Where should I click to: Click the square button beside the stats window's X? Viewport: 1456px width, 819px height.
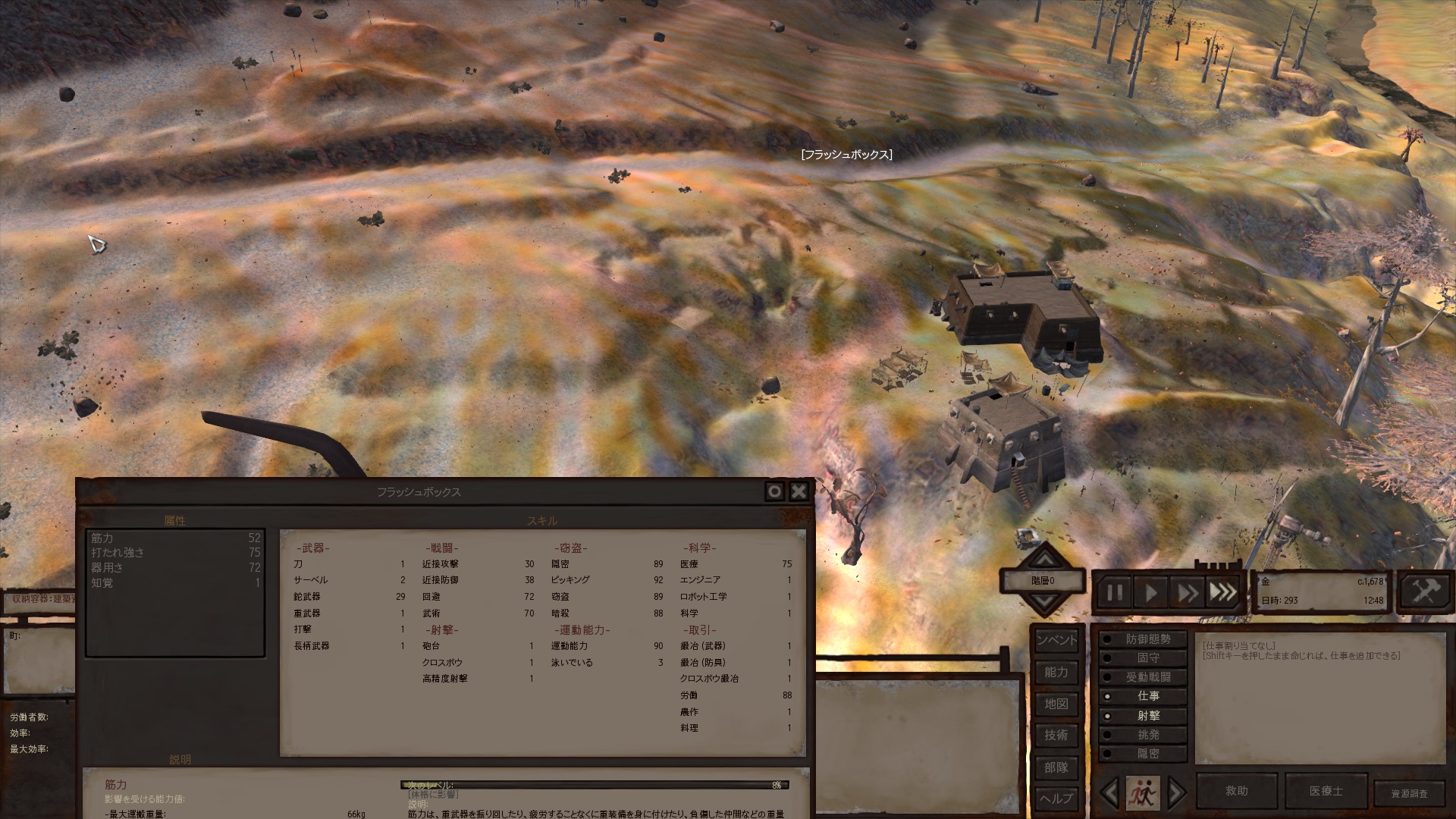coord(774,492)
